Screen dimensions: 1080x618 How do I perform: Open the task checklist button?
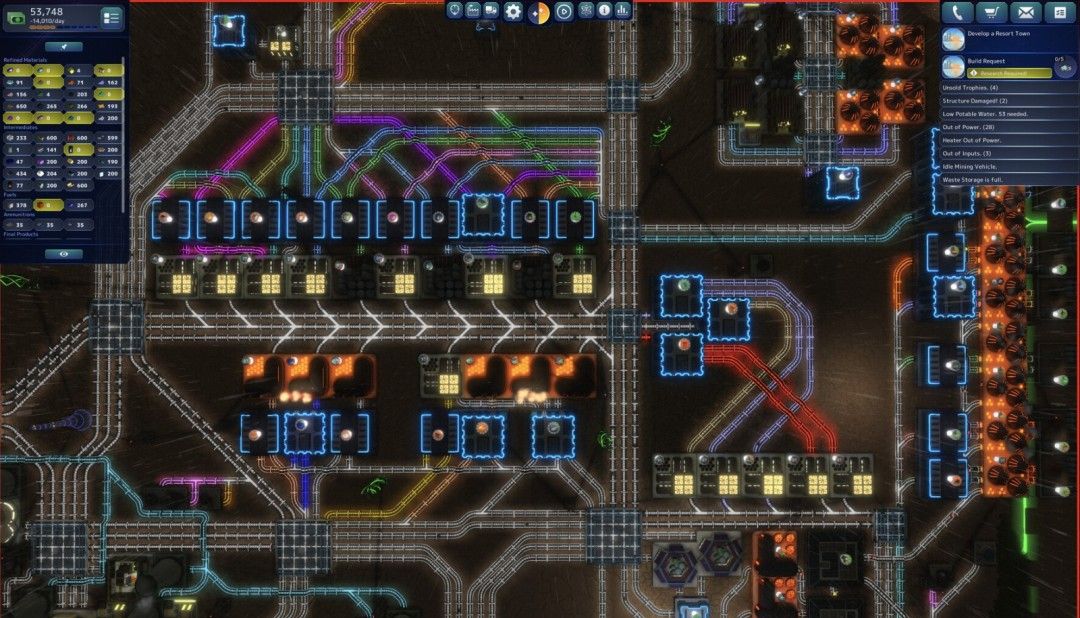pos(1058,12)
